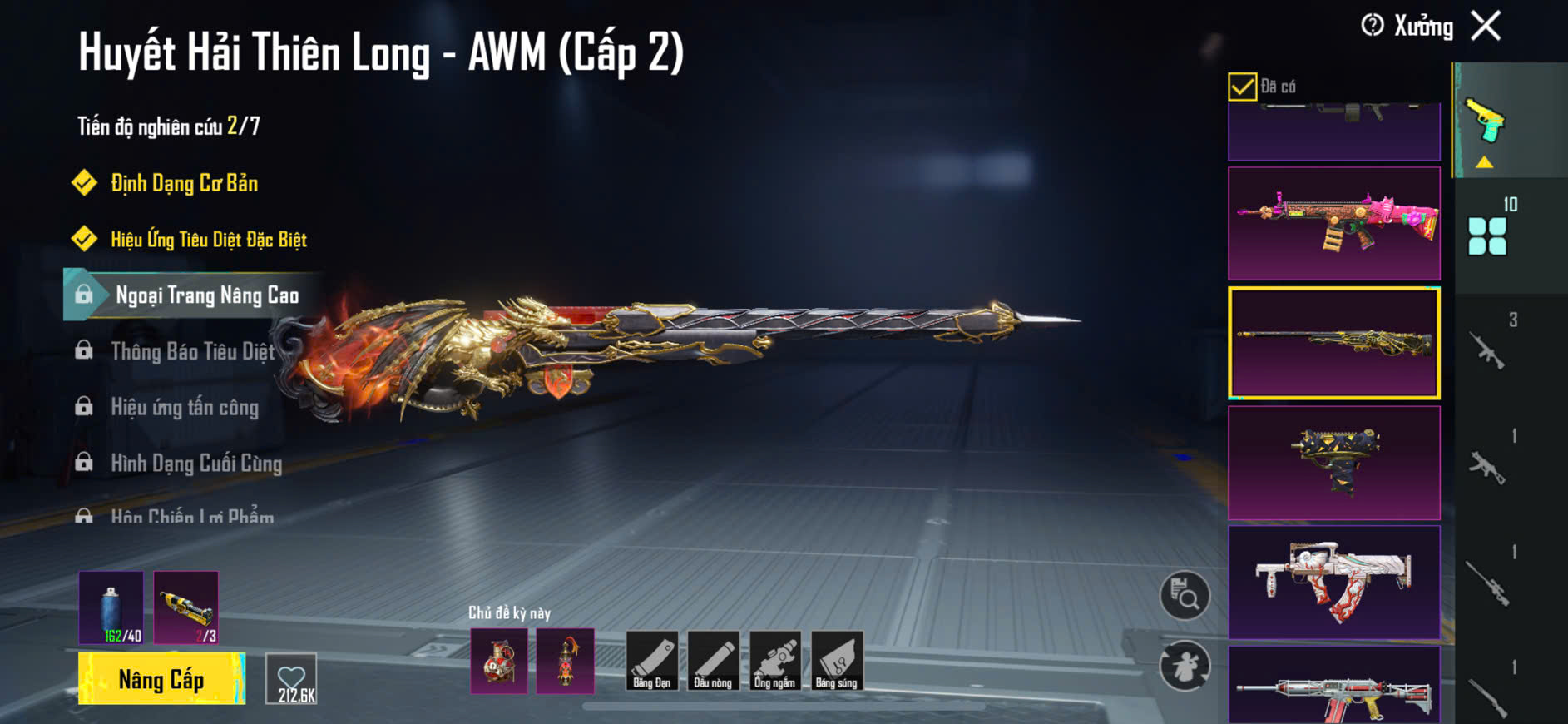The image size is (1568, 724).
Task: Open the Xưởng help info
Action: 1373,26
